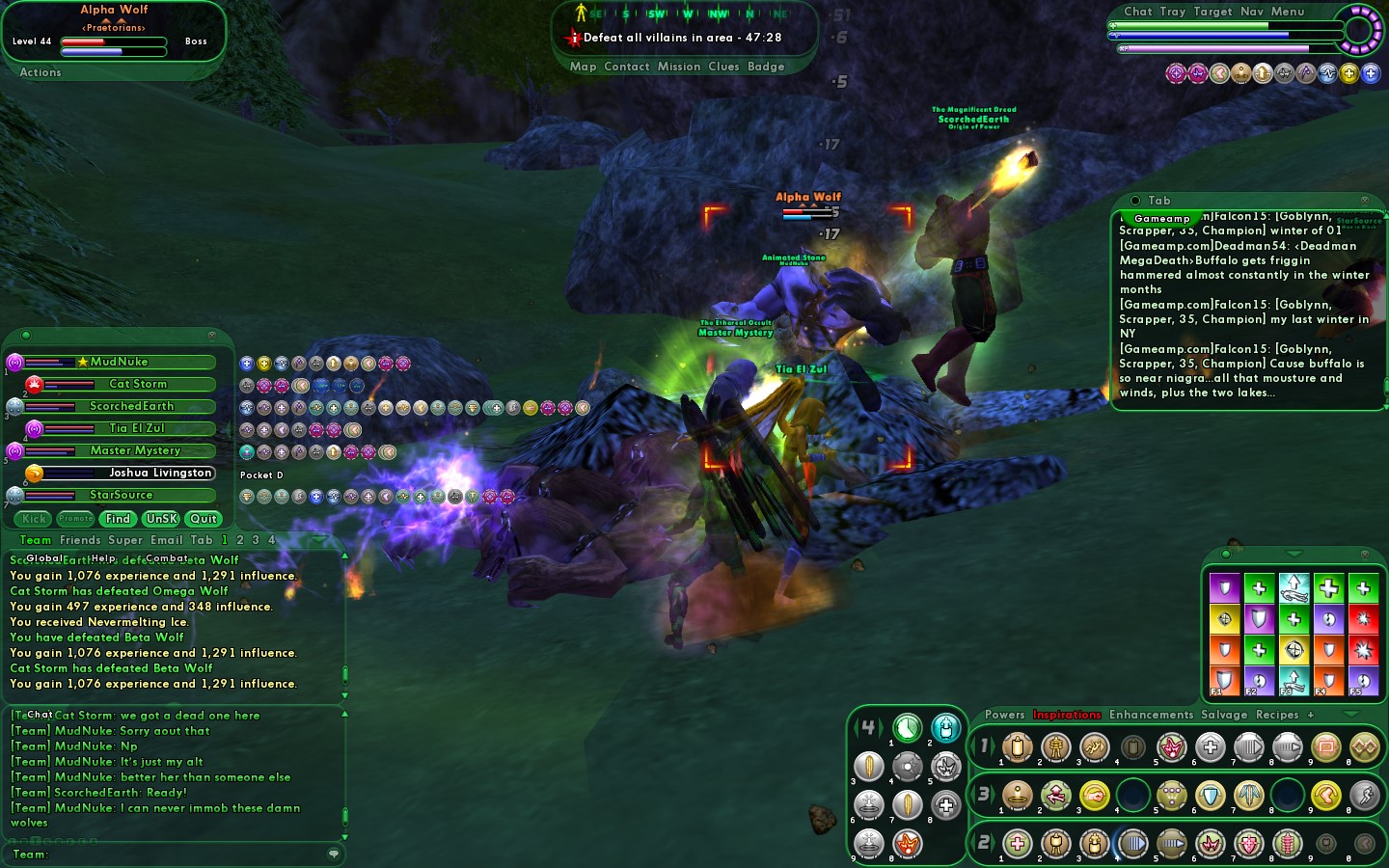Open the Inspirations tray tab
Viewport: 1389px width, 868px height.
point(1067,715)
